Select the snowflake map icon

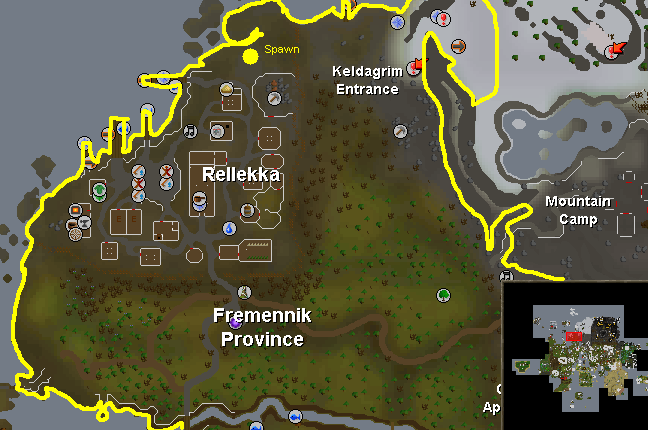click(x=397, y=22)
